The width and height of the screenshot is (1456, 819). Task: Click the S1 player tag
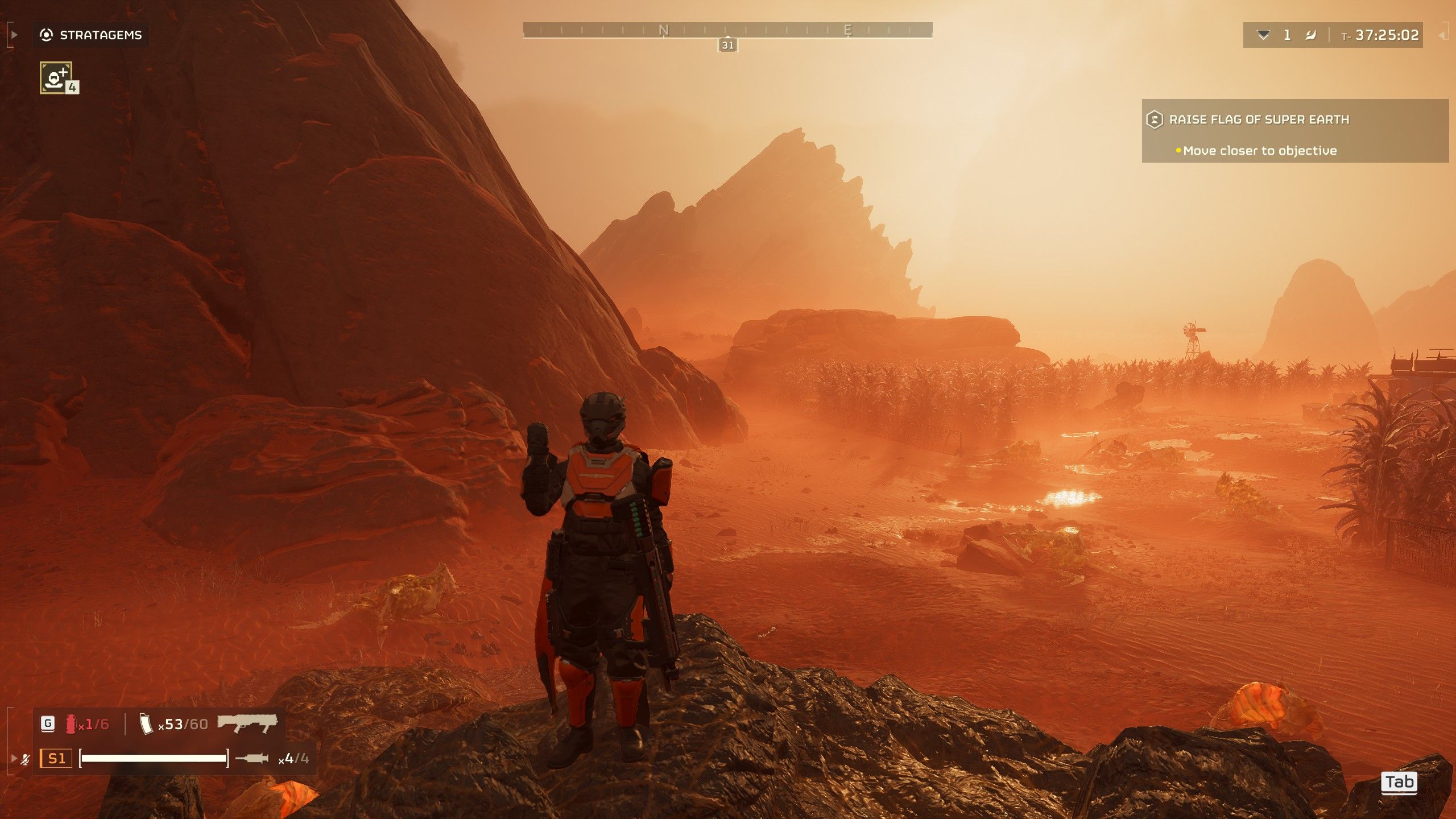click(x=56, y=758)
